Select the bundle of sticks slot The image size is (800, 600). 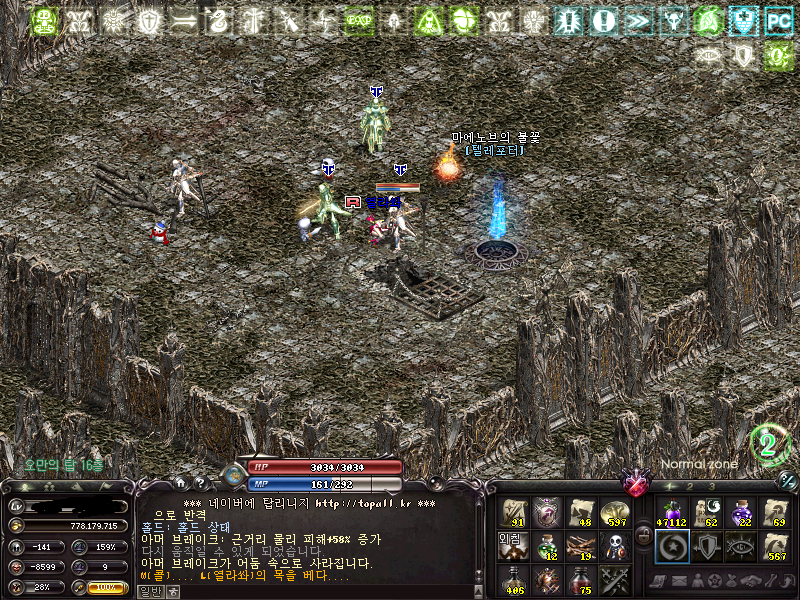coord(581,546)
